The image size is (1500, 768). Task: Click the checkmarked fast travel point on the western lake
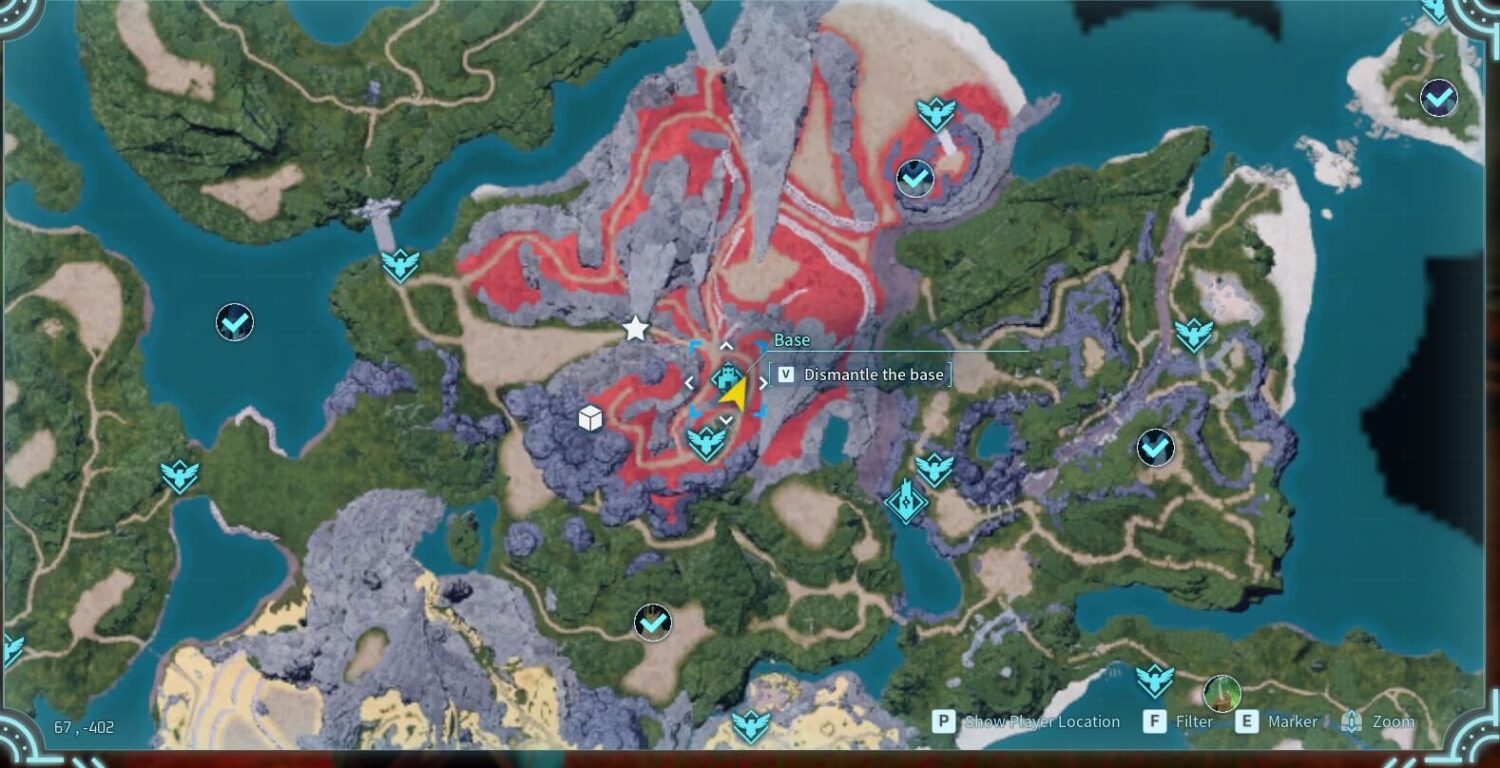232,322
